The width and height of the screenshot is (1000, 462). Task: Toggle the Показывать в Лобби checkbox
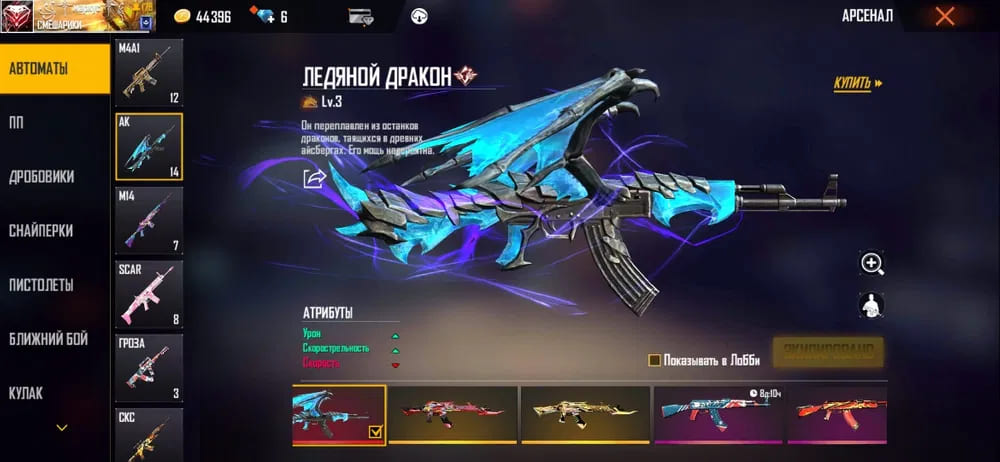tap(654, 360)
